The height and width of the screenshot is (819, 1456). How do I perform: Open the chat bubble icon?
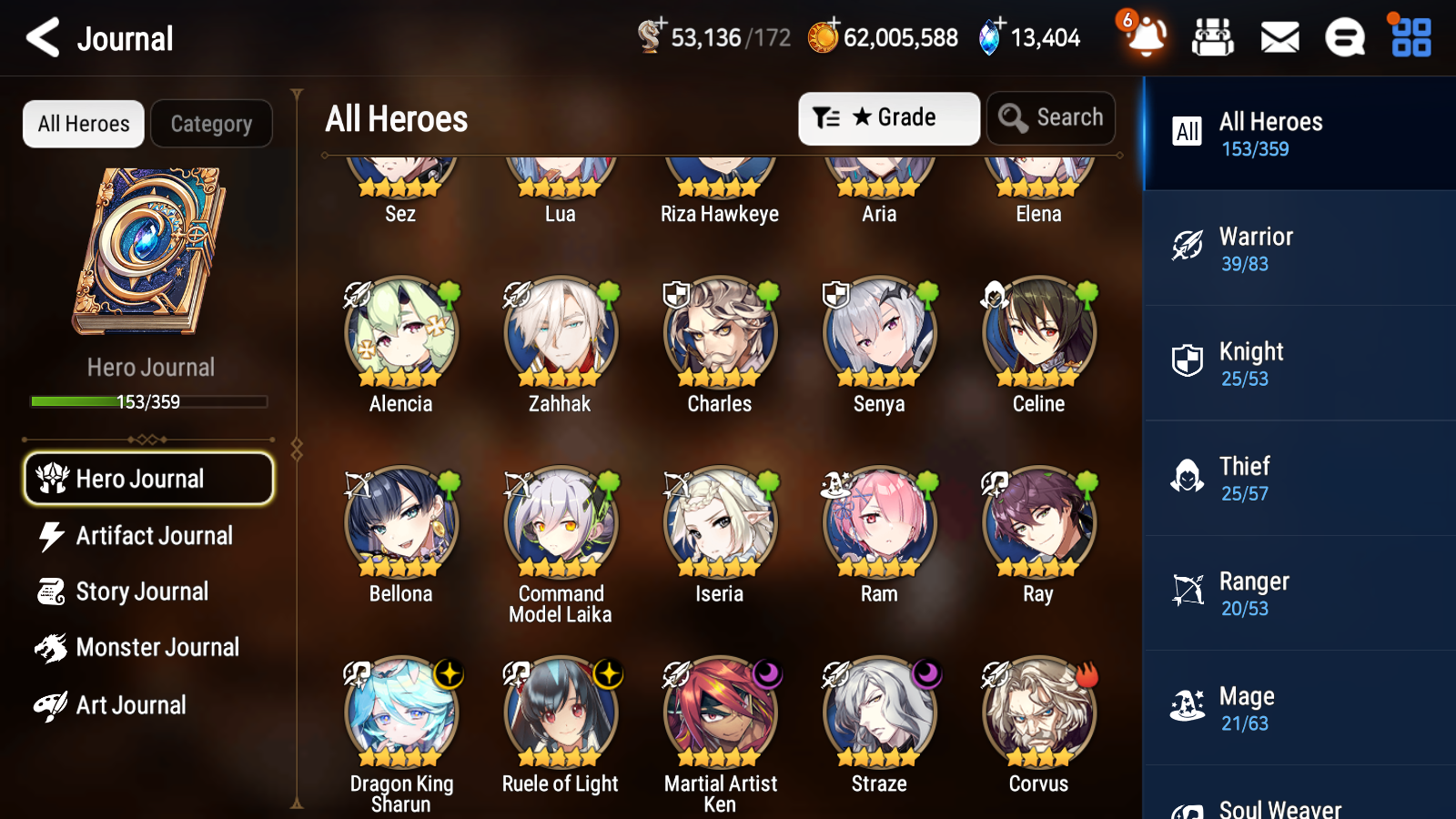coord(1344,37)
